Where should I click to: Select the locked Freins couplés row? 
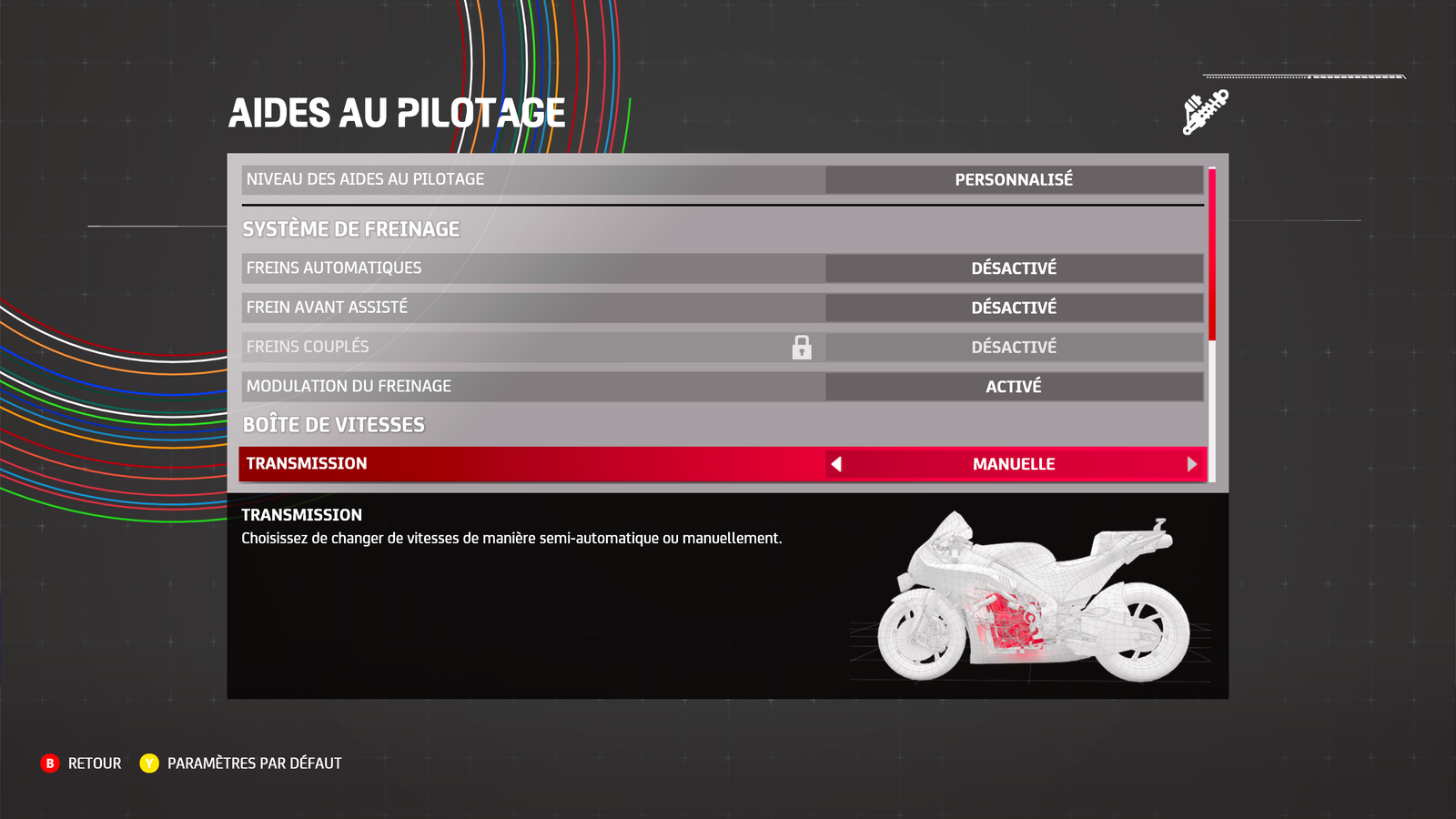click(x=723, y=347)
